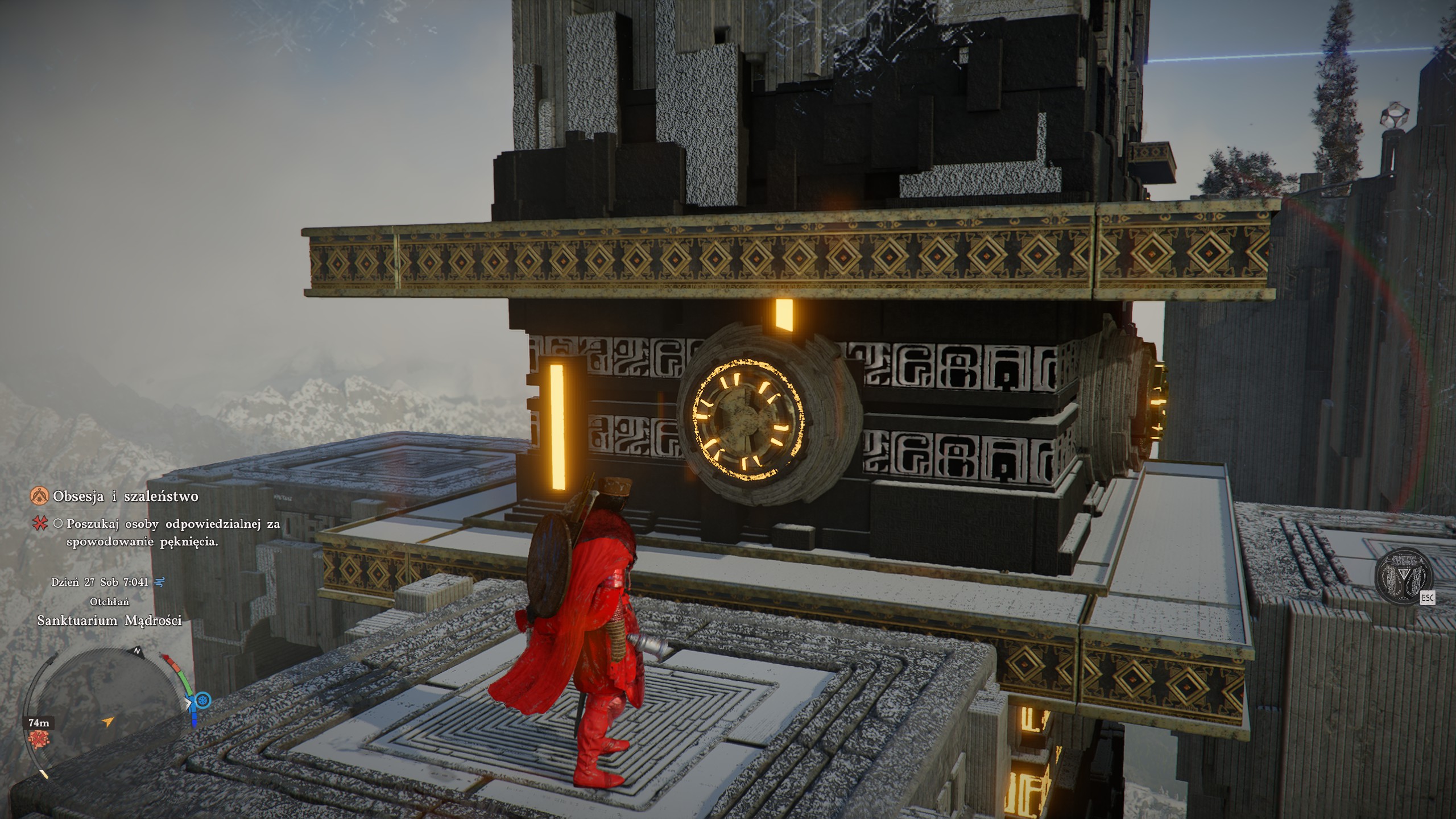Click the blue wind weather icon
This screenshot has height=819, width=1456.
pos(160,582)
